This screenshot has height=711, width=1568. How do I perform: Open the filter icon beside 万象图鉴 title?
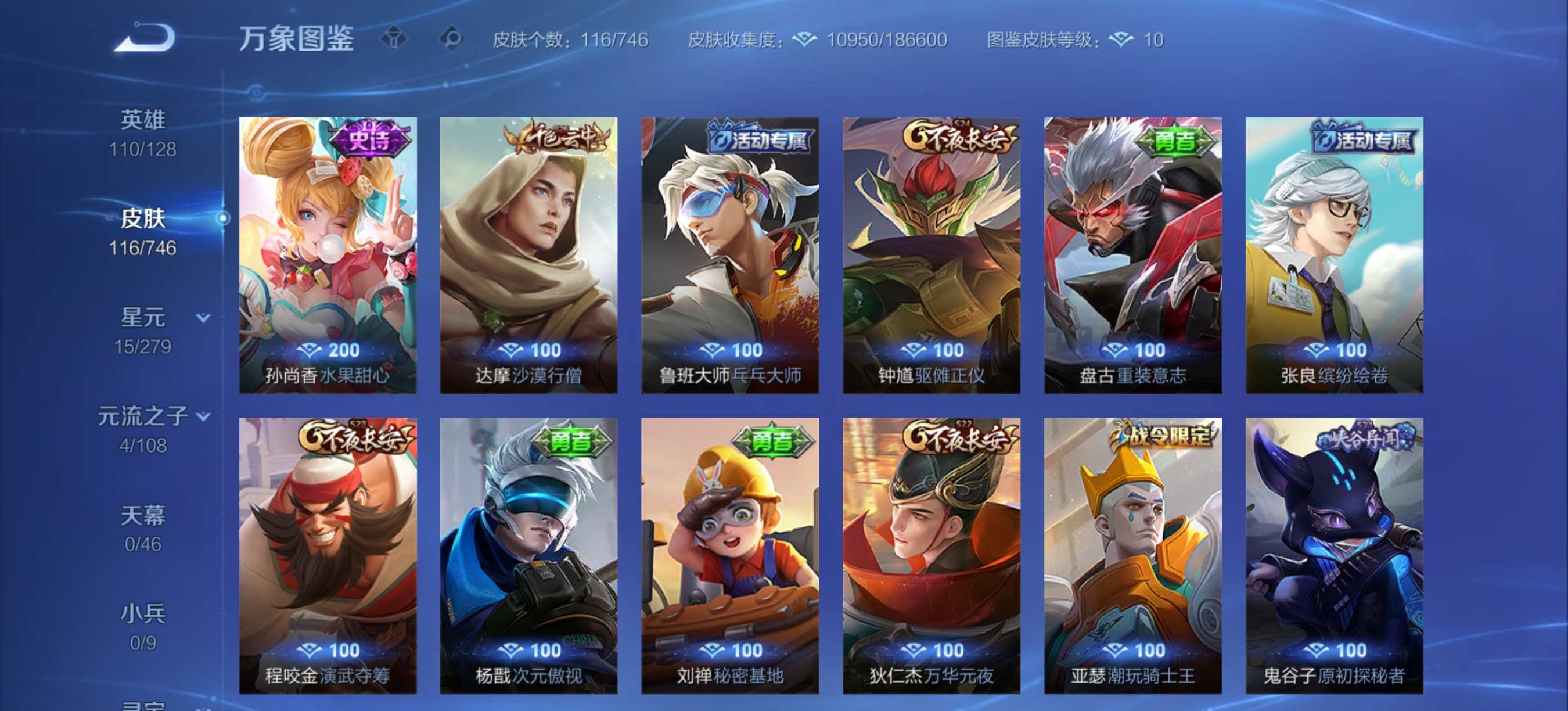[394, 38]
